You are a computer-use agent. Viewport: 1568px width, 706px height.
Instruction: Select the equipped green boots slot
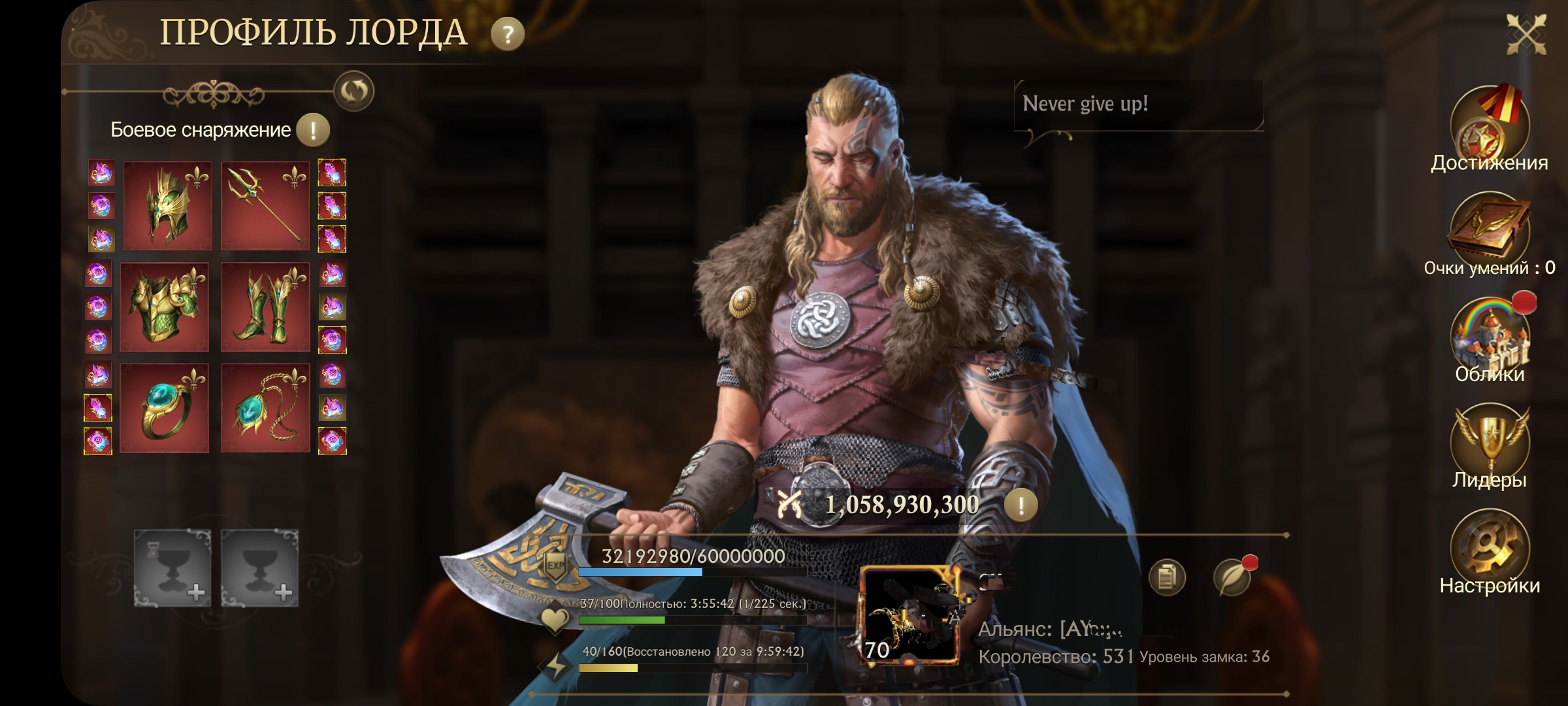pos(265,307)
